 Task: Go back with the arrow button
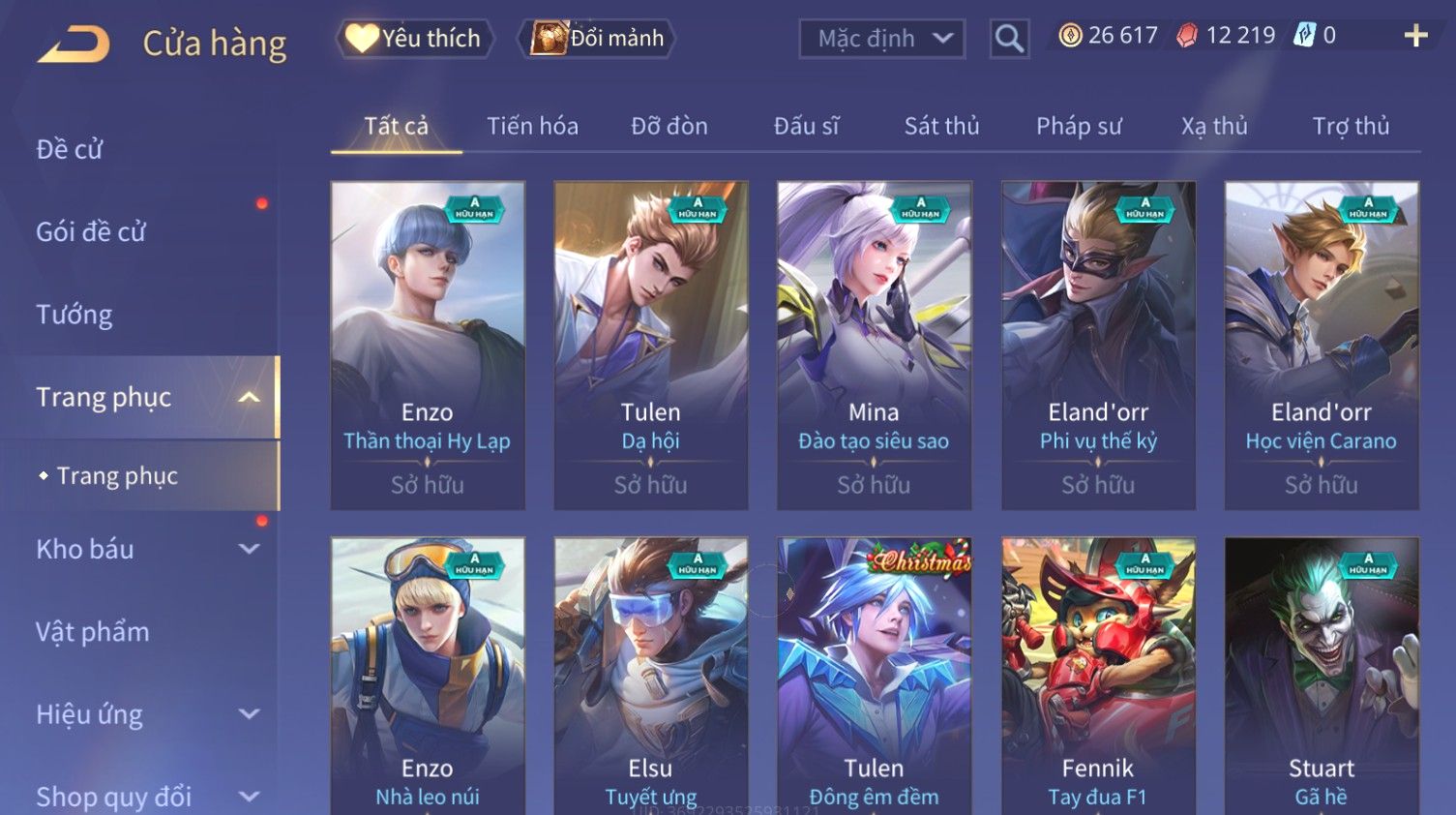74,44
